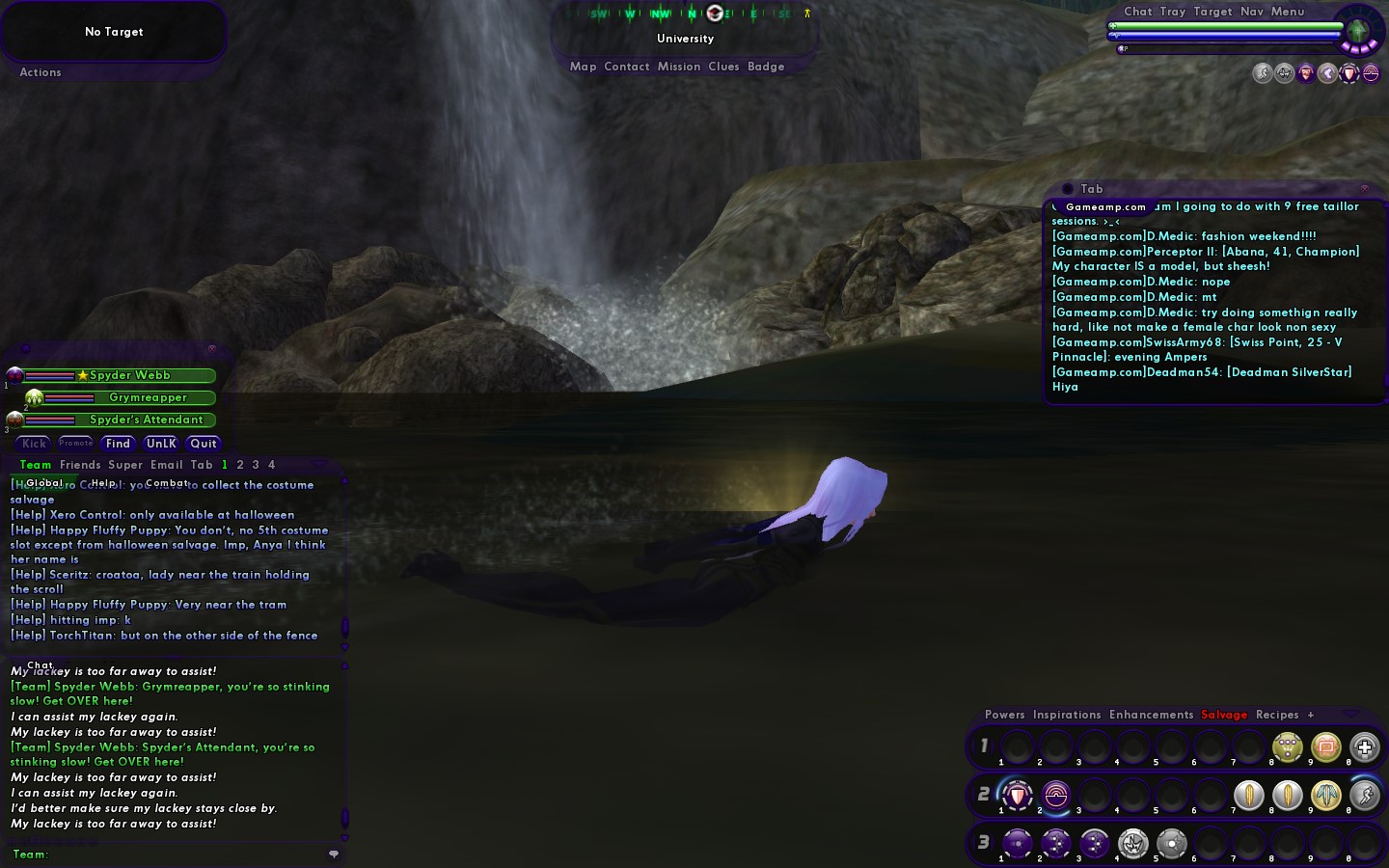Open the Contact list

coord(627,67)
